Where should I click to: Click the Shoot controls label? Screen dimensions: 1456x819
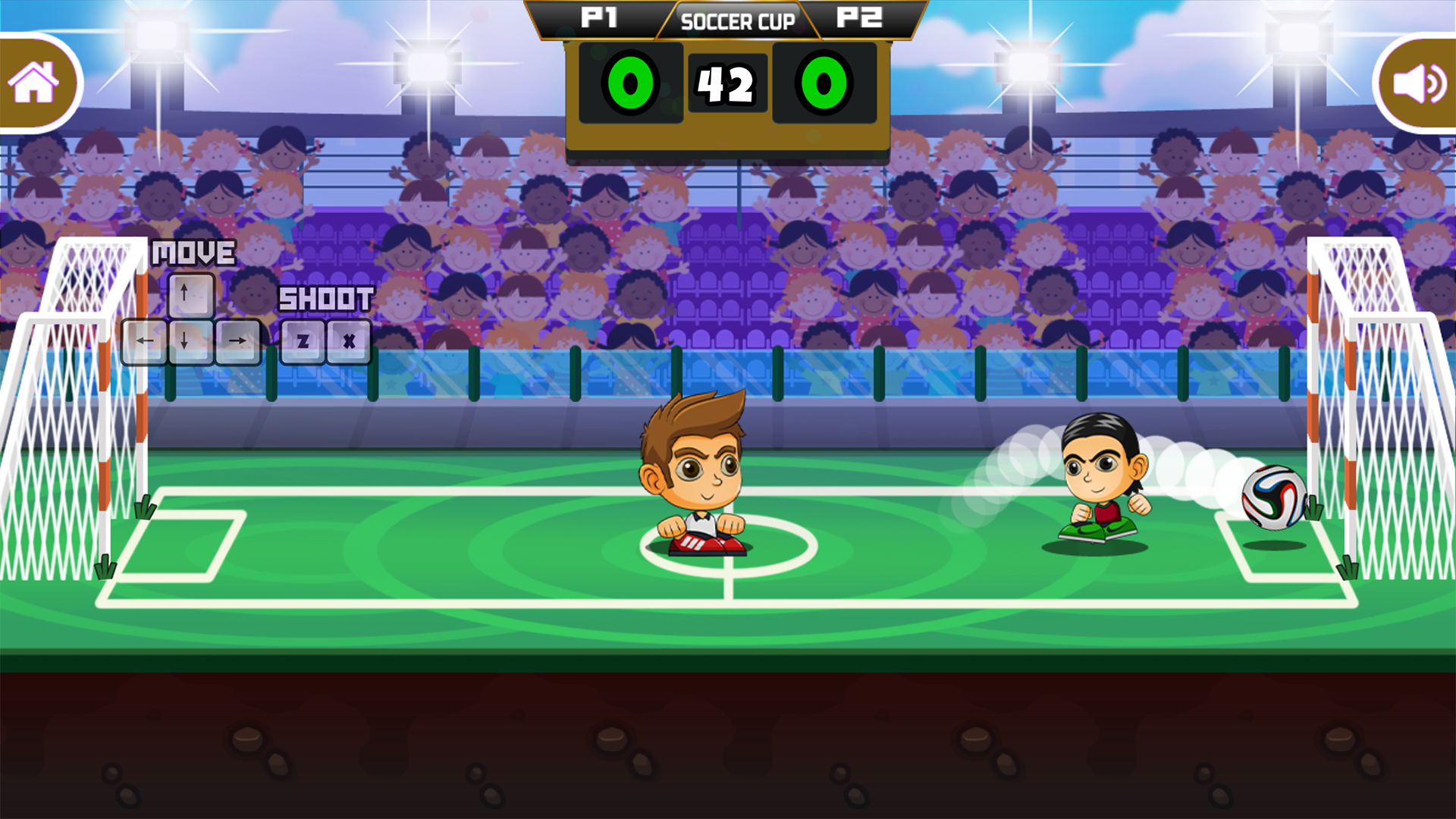pyautogui.click(x=325, y=299)
